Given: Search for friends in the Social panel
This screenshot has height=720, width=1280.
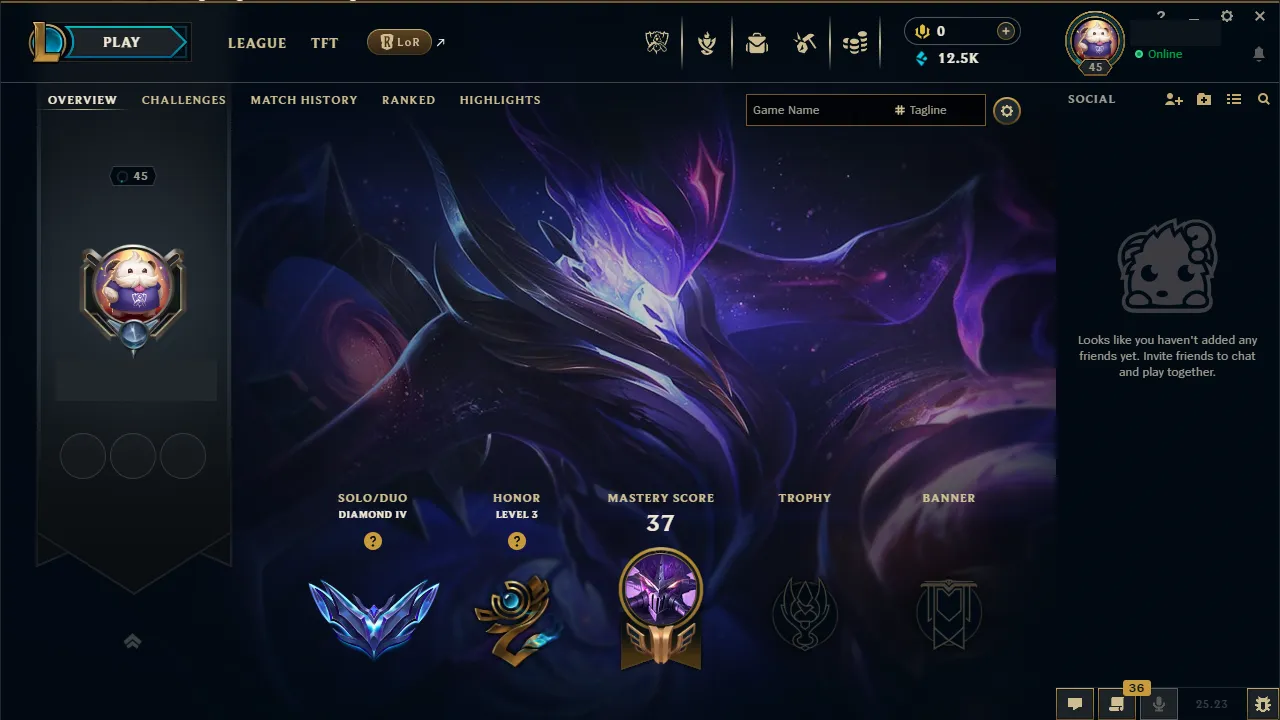Looking at the screenshot, I should tap(1263, 99).
